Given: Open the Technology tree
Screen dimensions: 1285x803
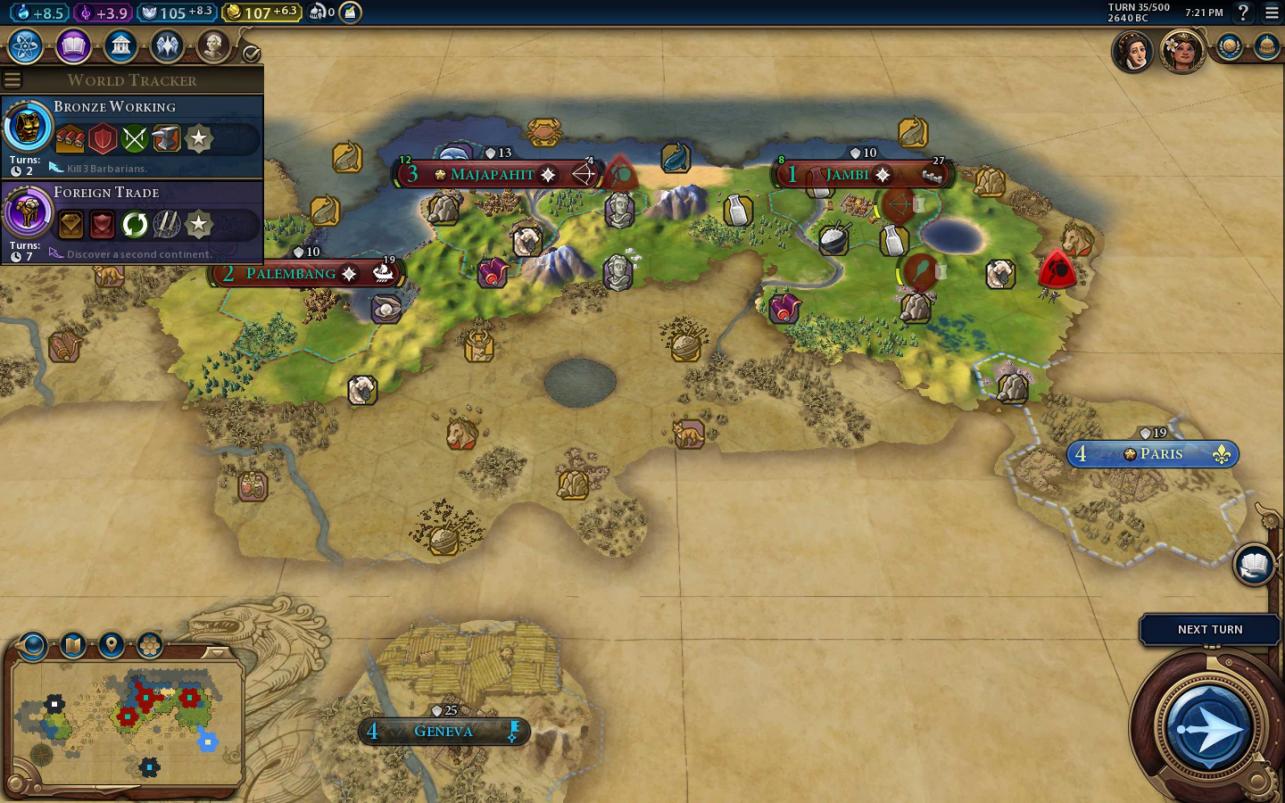Looking at the screenshot, I should (25, 46).
